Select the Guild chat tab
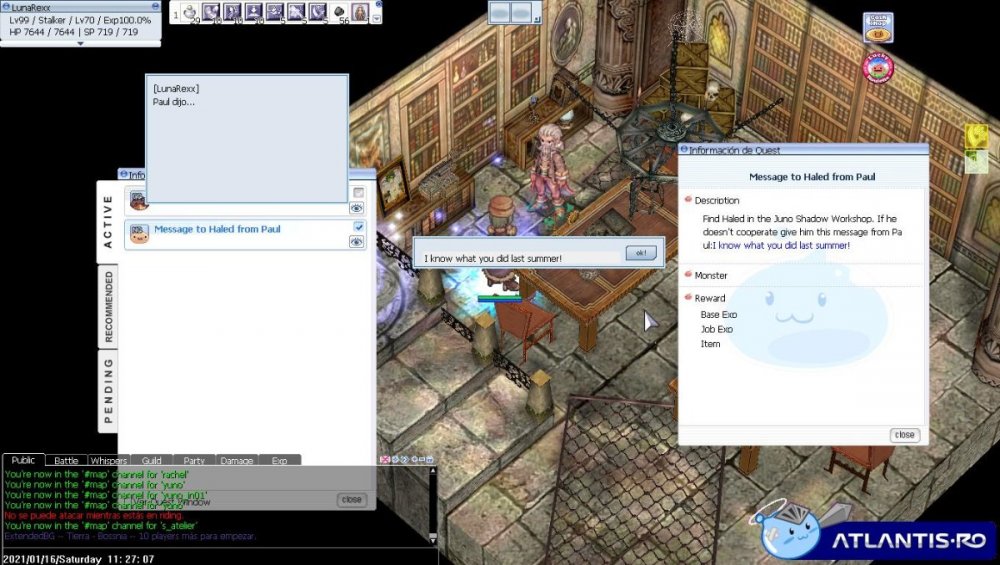1000x565 pixels. pyautogui.click(x=151, y=461)
